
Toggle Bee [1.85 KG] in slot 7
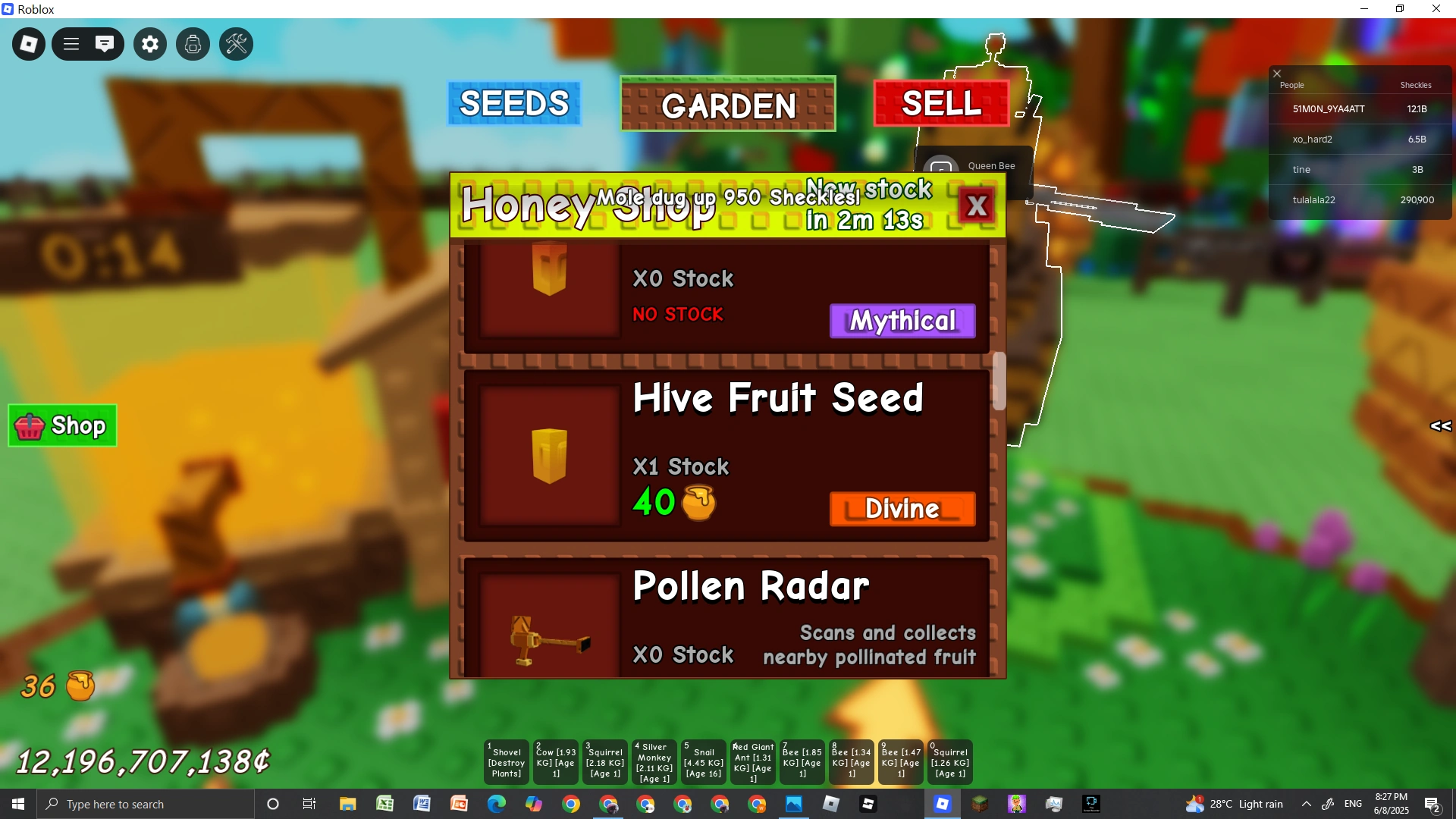[x=802, y=761]
